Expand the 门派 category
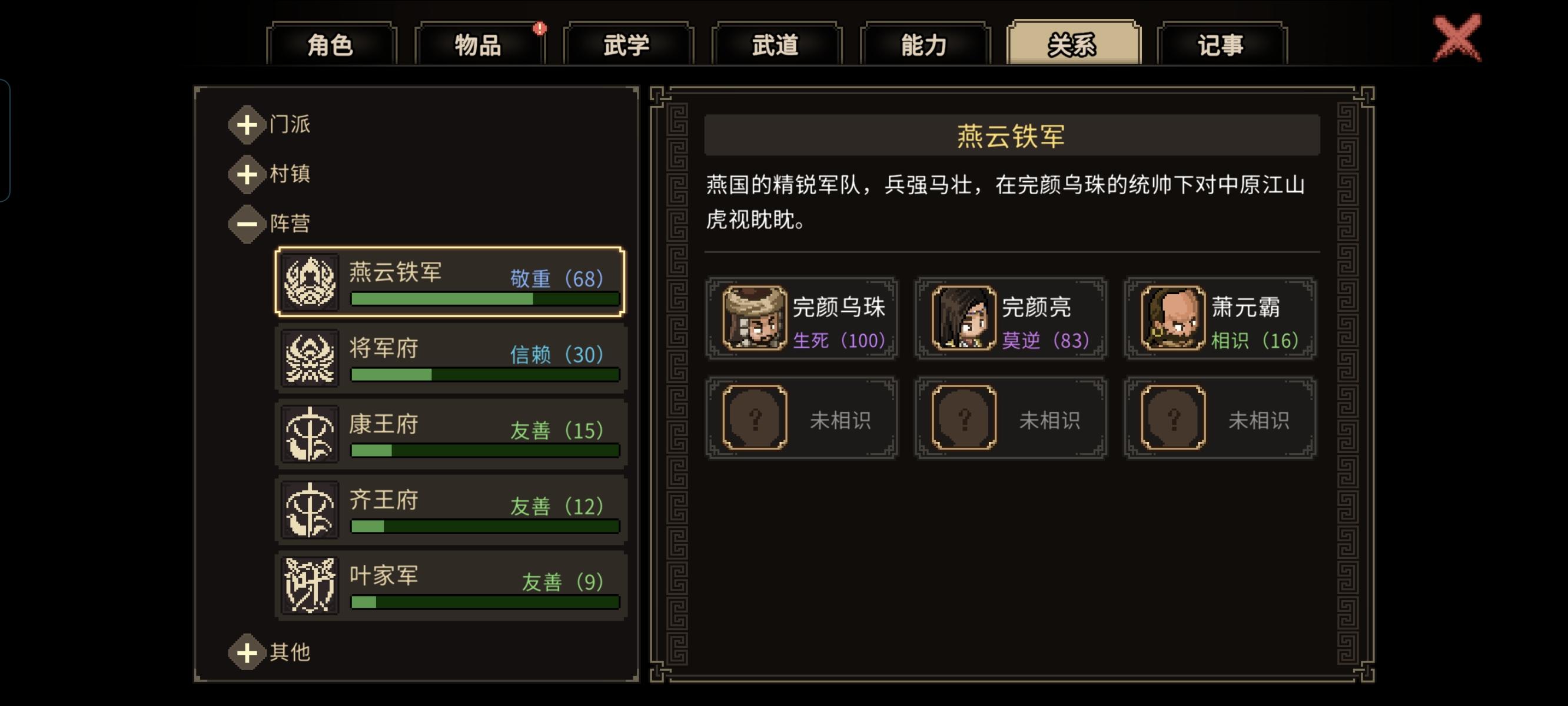The image size is (1568, 706). [x=247, y=125]
